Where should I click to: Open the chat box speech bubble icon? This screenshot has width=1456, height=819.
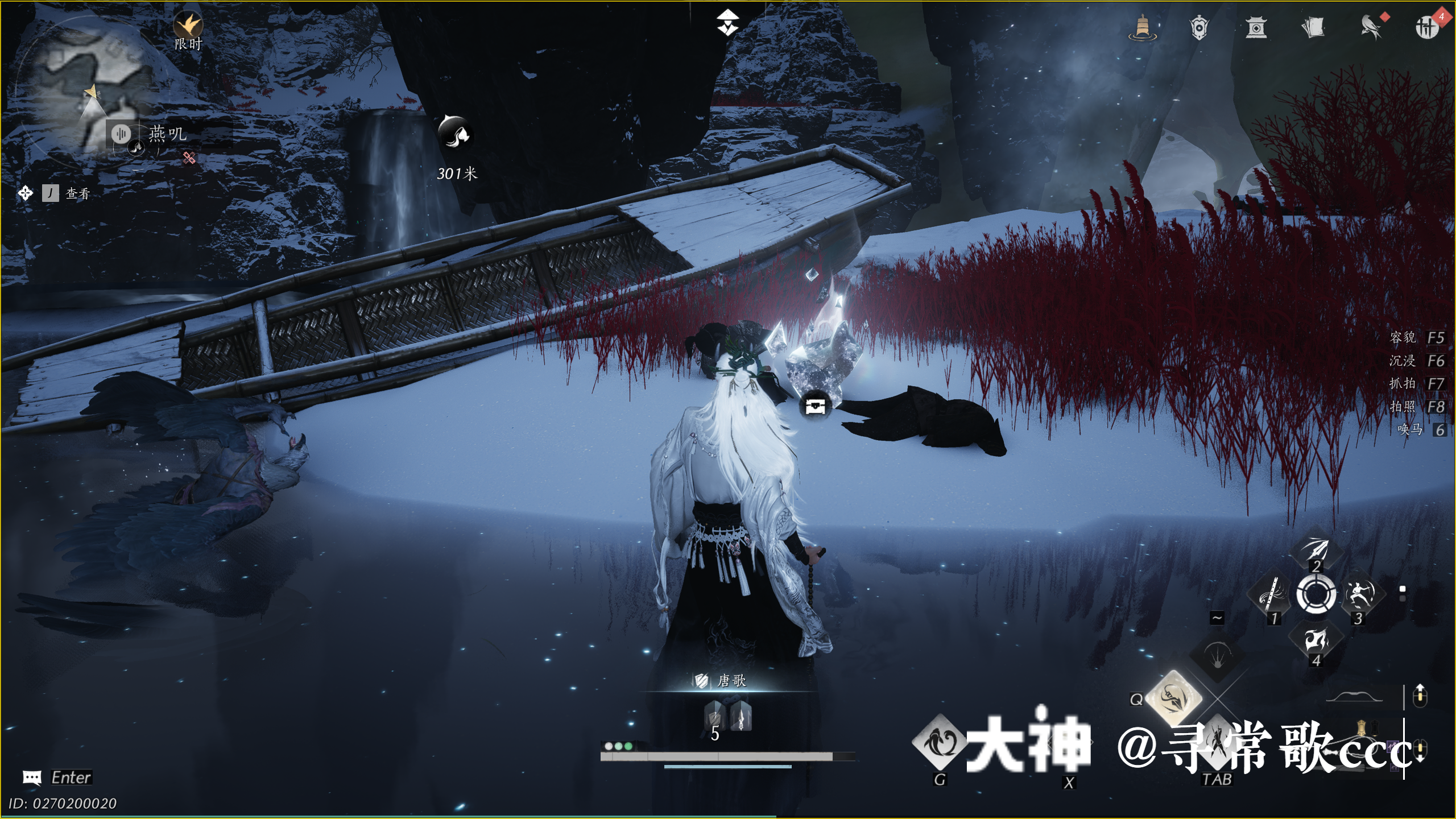32,777
